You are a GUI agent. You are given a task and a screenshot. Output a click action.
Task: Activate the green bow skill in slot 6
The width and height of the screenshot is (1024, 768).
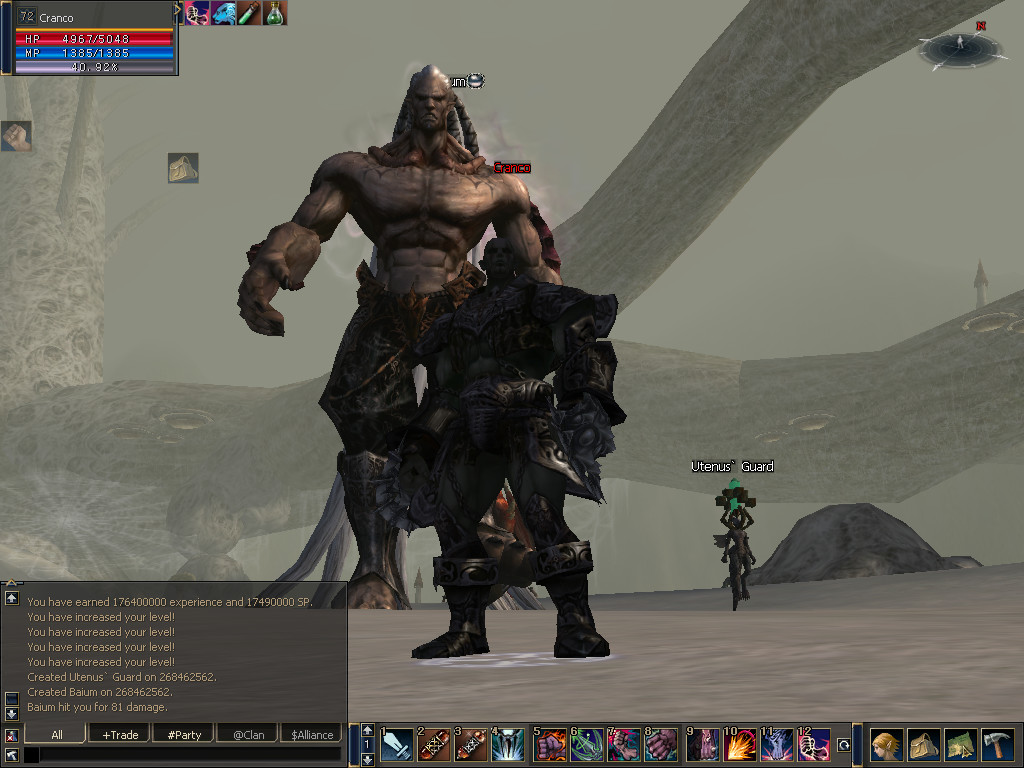point(587,745)
